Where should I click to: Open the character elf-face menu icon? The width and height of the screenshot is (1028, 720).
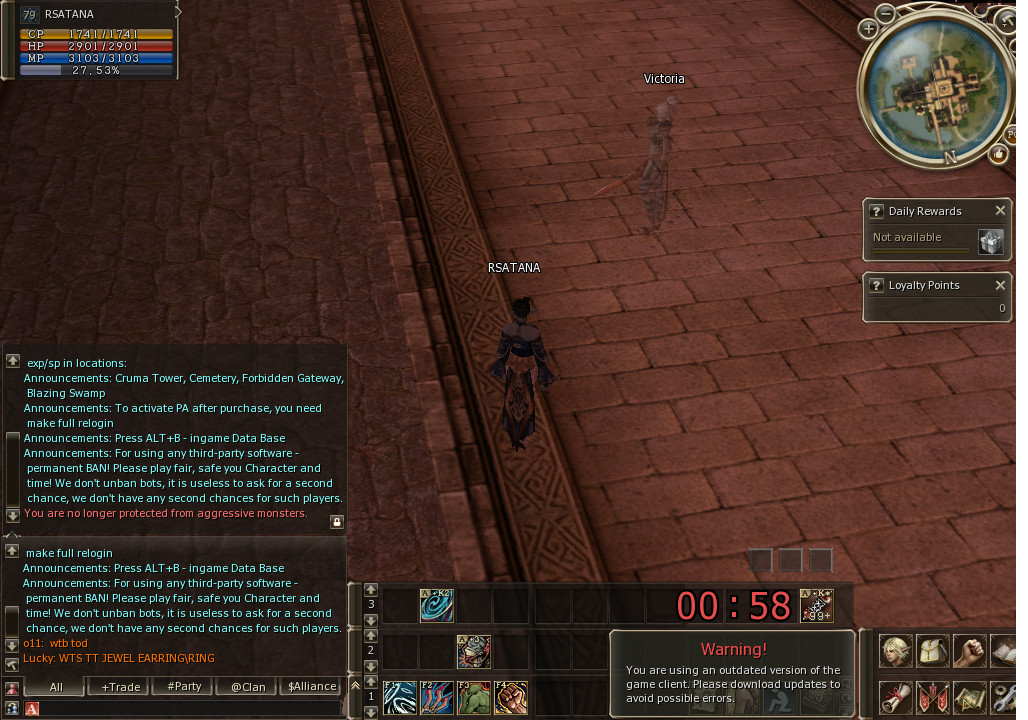[x=895, y=651]
